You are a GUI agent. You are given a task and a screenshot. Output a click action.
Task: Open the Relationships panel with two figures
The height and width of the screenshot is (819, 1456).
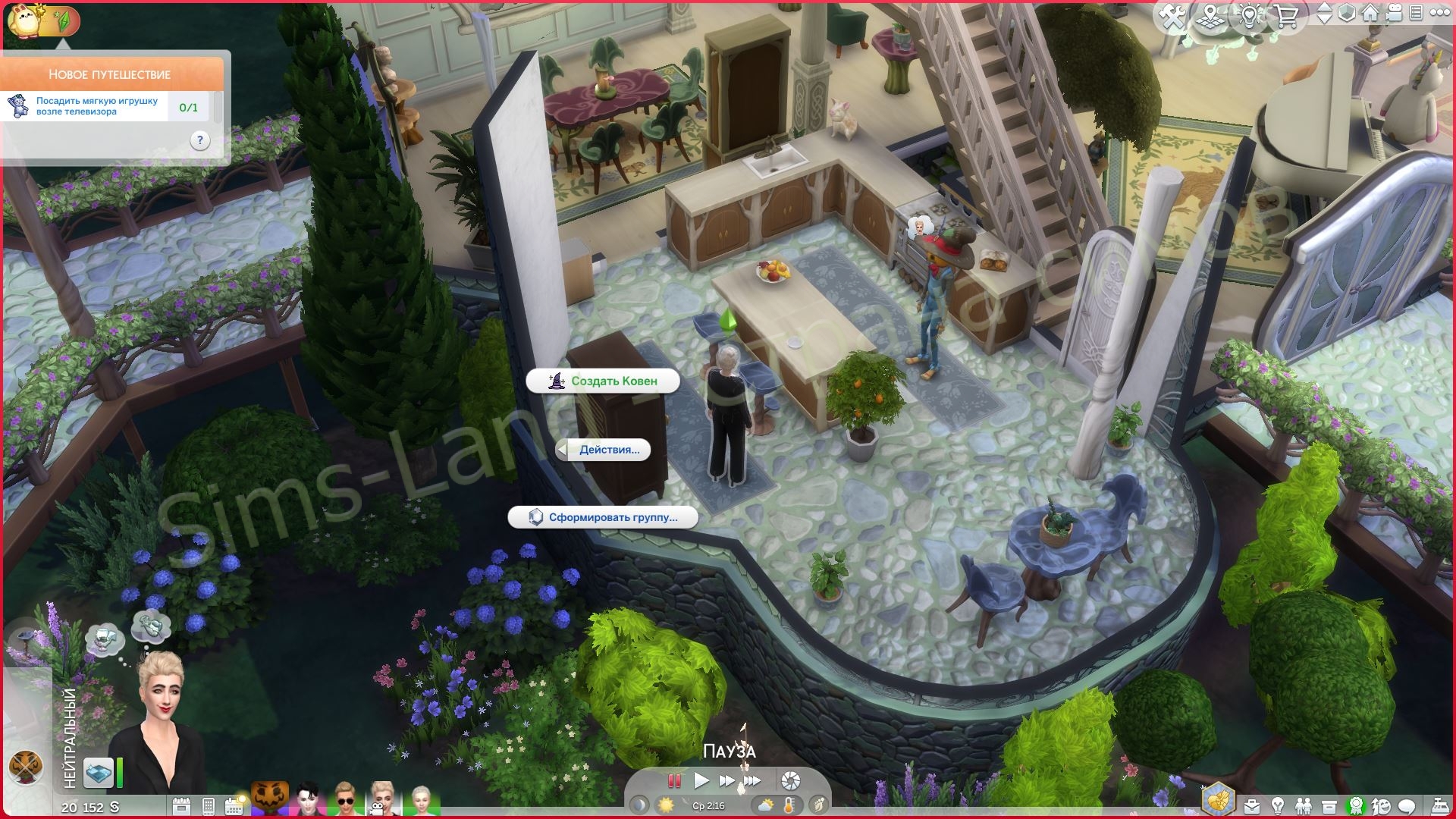point(1303,805)
